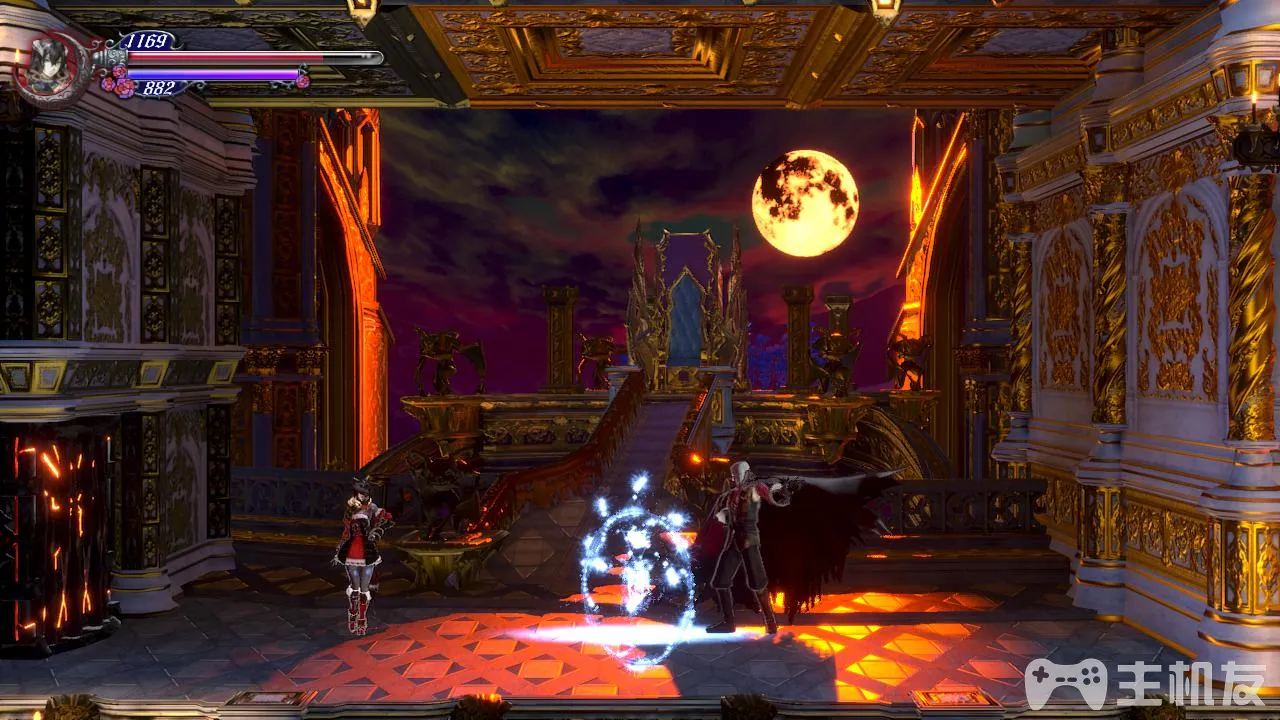This screenshot has width=1280, height=720.
Task: Click Miriam's character portrait in the HUD
Action: 48,66
